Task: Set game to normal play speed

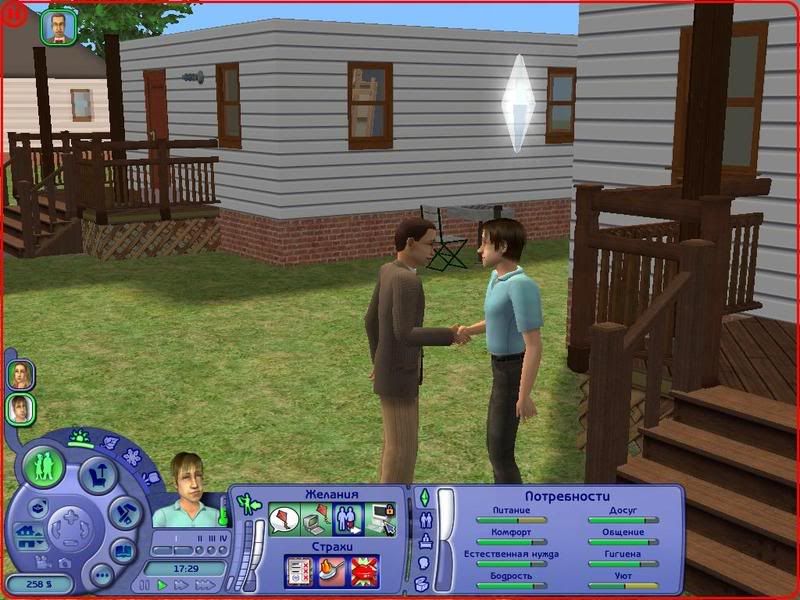Action: tap(163, 585)
